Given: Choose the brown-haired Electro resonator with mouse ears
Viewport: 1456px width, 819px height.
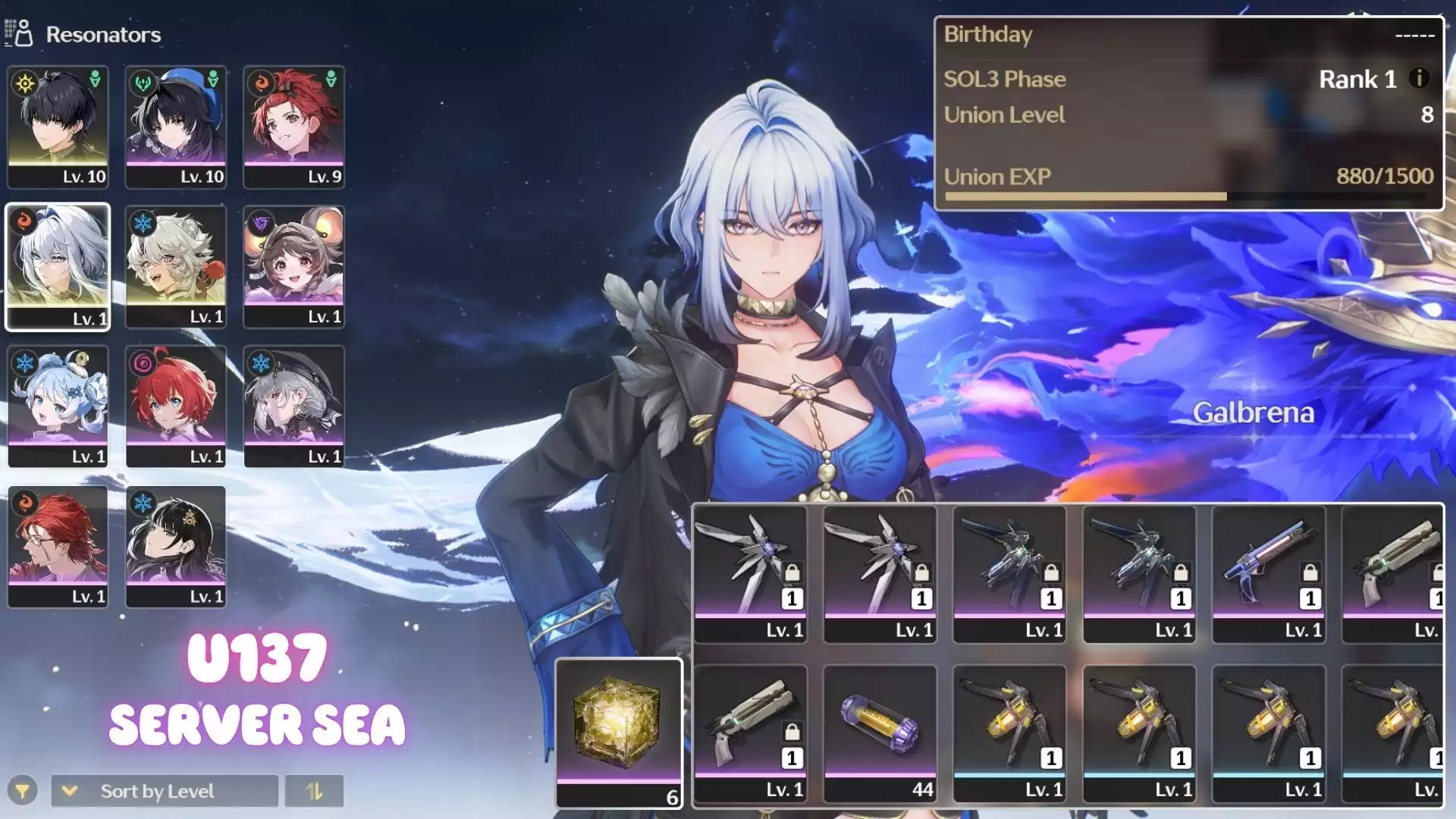Looking at the screenshot, I should pos(294,266).
